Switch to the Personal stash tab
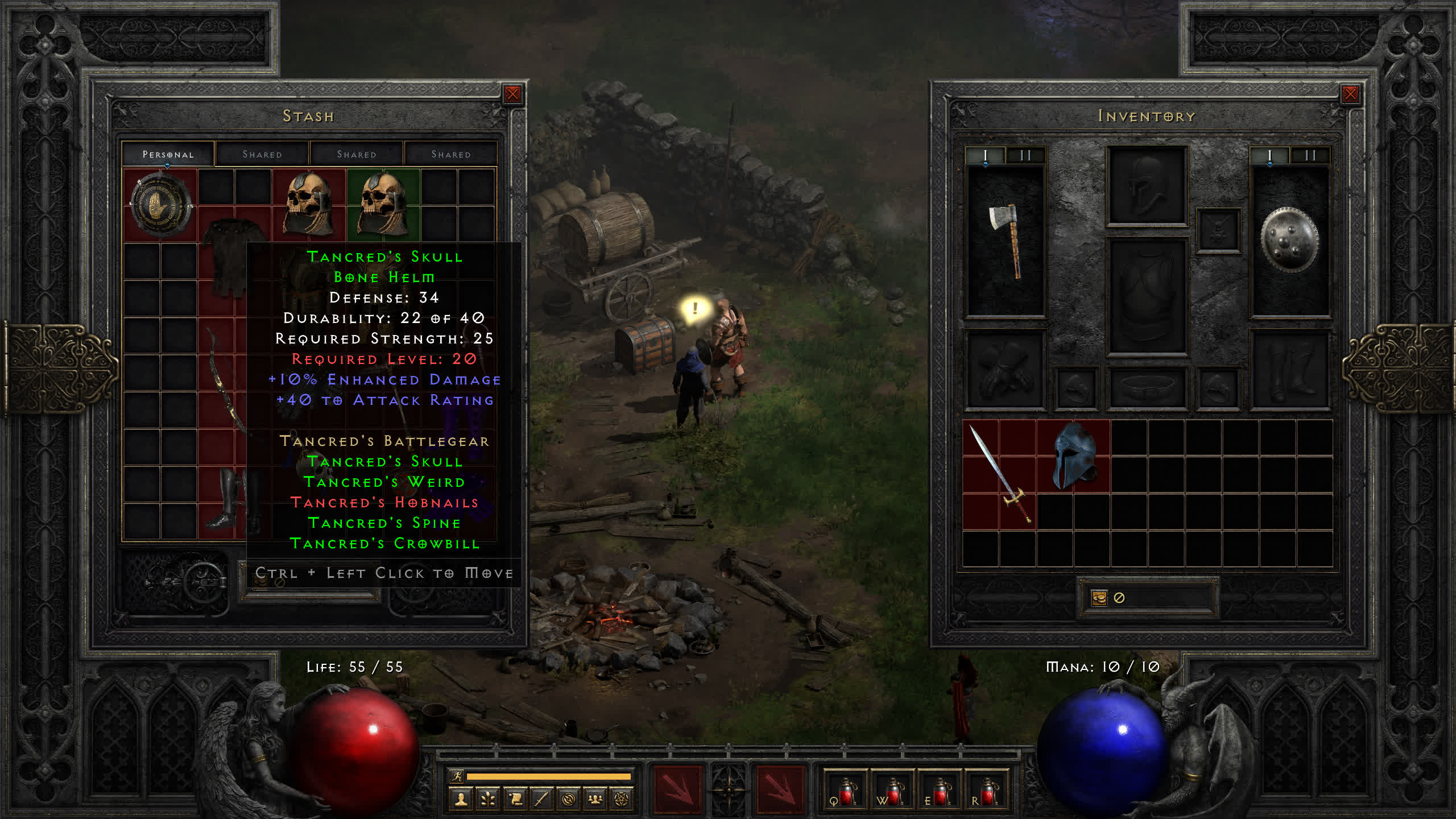1456x819 pixels. click(x=168, y=154)
